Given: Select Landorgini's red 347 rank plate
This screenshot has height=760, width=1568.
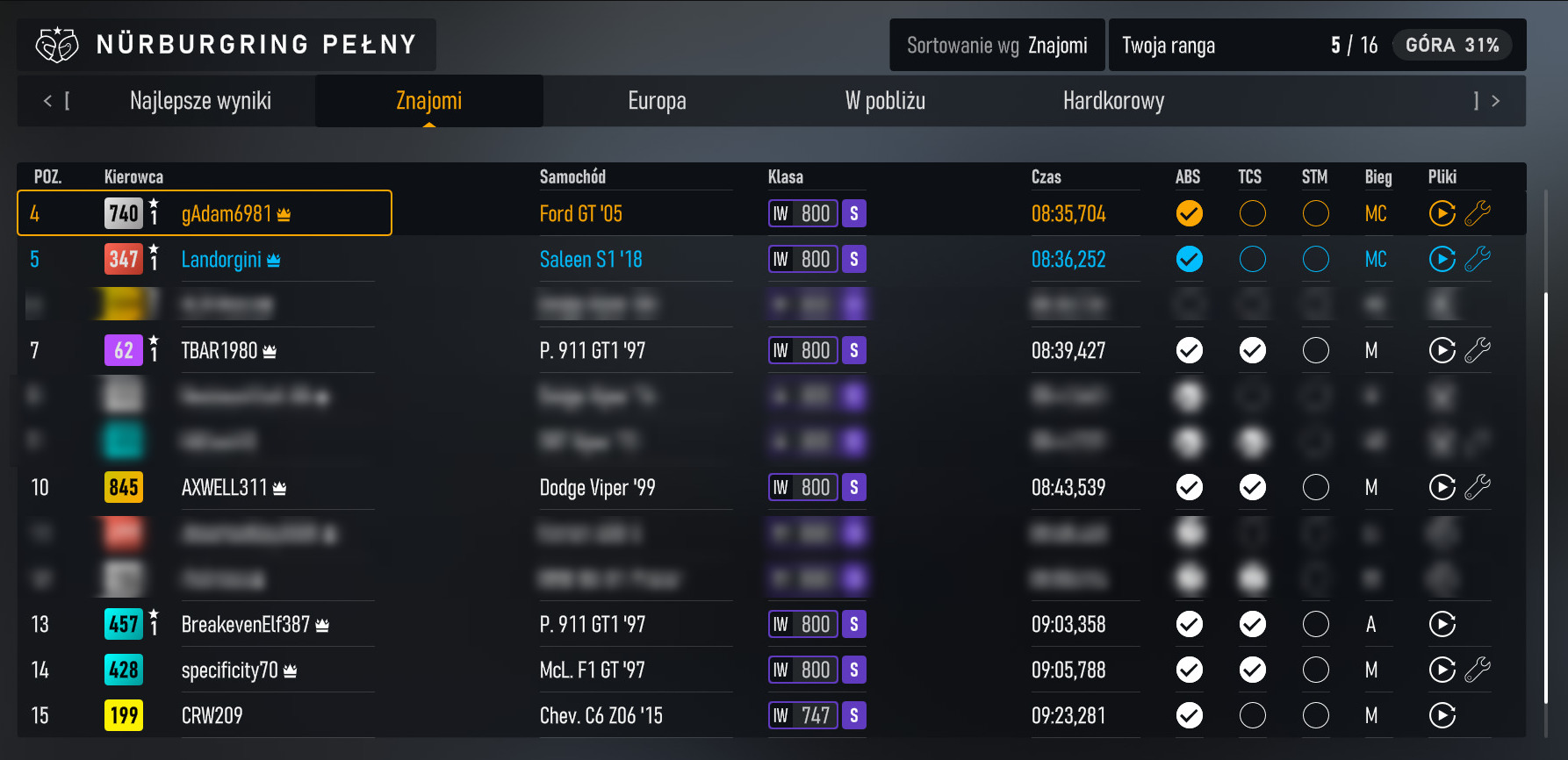Looking at the screenshot, I should point(123,259).
